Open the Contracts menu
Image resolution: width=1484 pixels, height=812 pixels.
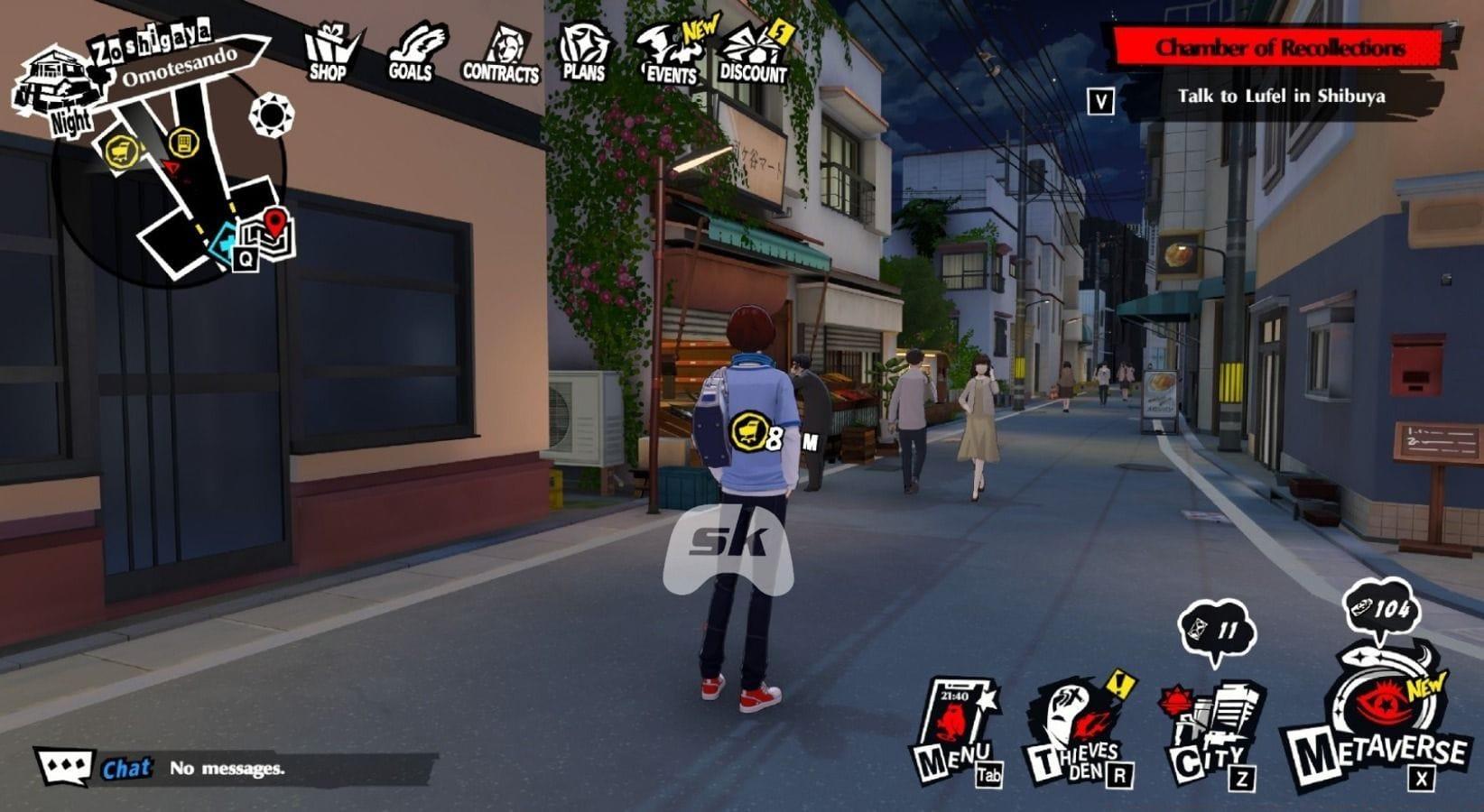tap(501, 55)
